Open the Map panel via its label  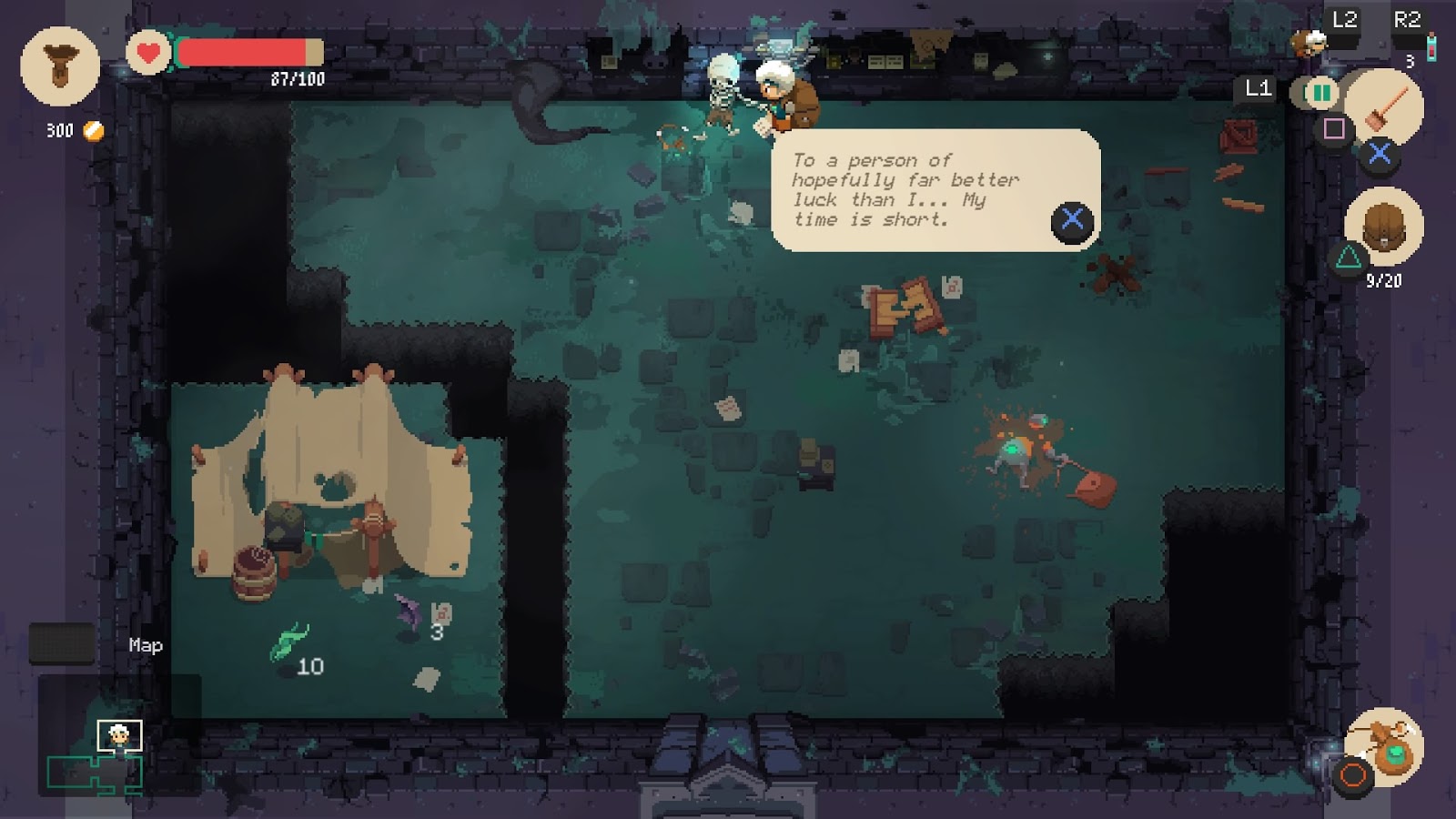pyautogui.click(x=144, y=646)
